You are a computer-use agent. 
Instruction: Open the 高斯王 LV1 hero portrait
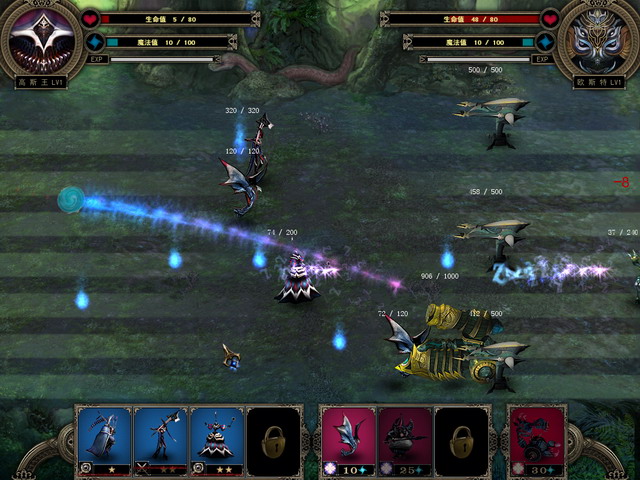(41, 38)
